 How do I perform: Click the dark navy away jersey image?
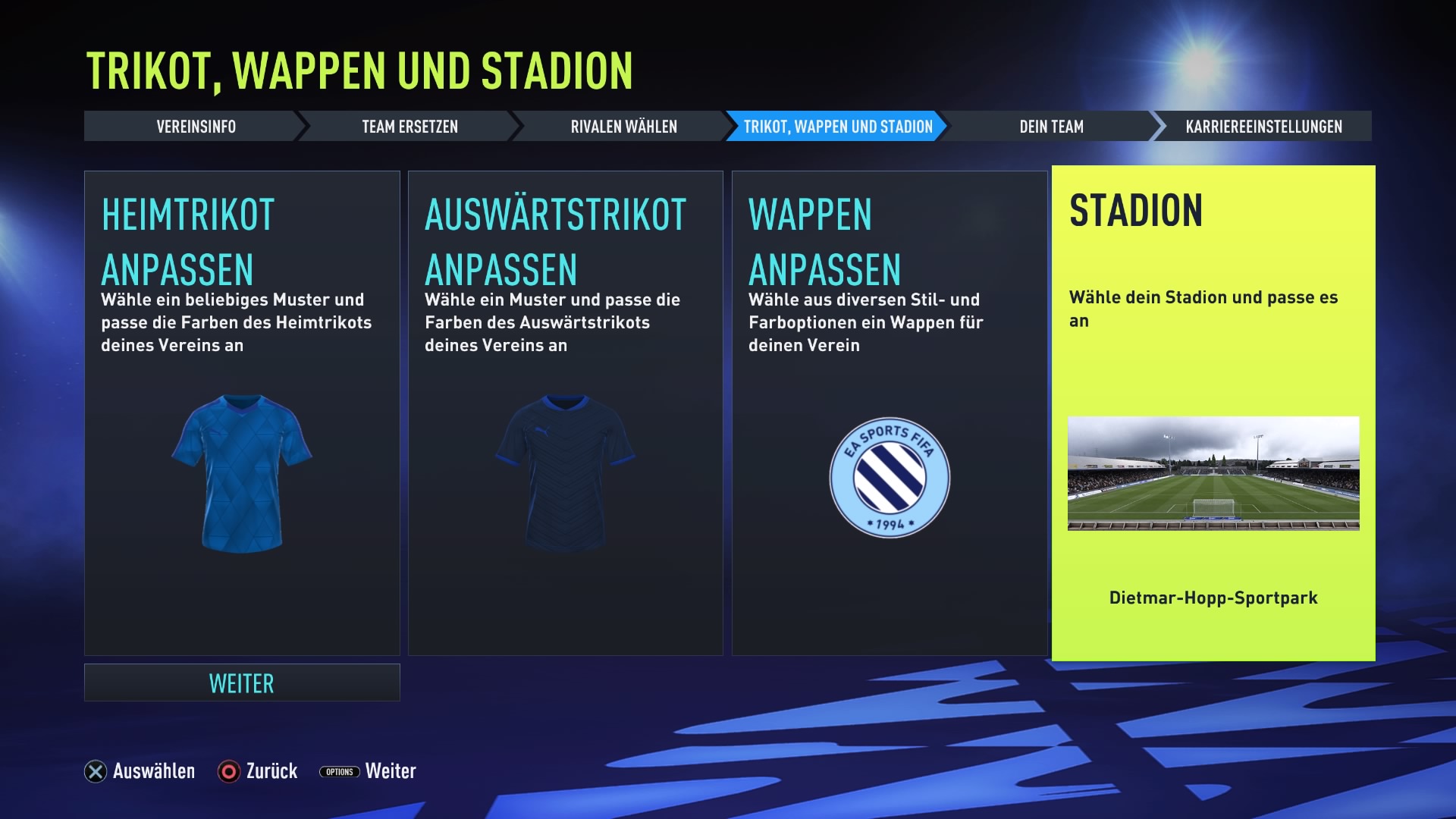[x=565, y=473]
